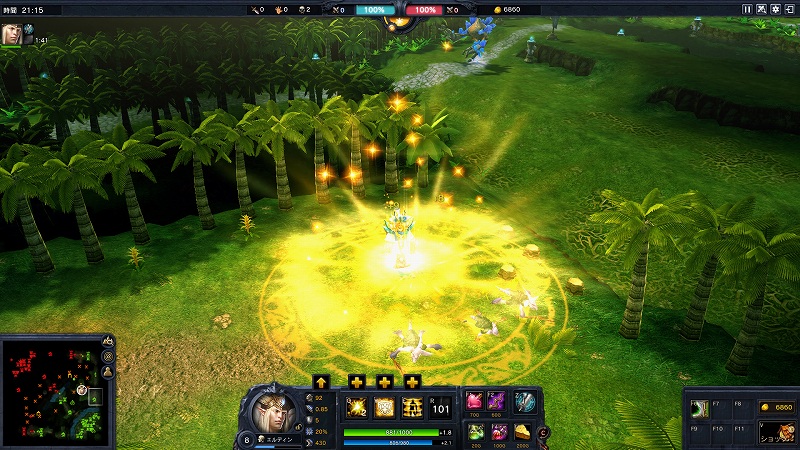Click the ally hero portrait in the top-left corner
Viewport: 800px width, 450px height.
12,32
